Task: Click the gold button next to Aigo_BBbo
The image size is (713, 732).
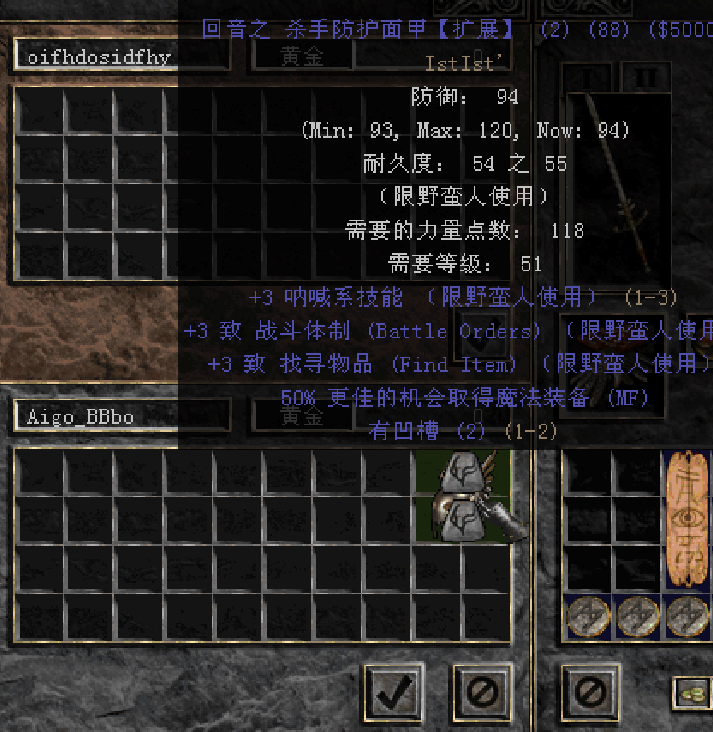Action: coord(301,416)
